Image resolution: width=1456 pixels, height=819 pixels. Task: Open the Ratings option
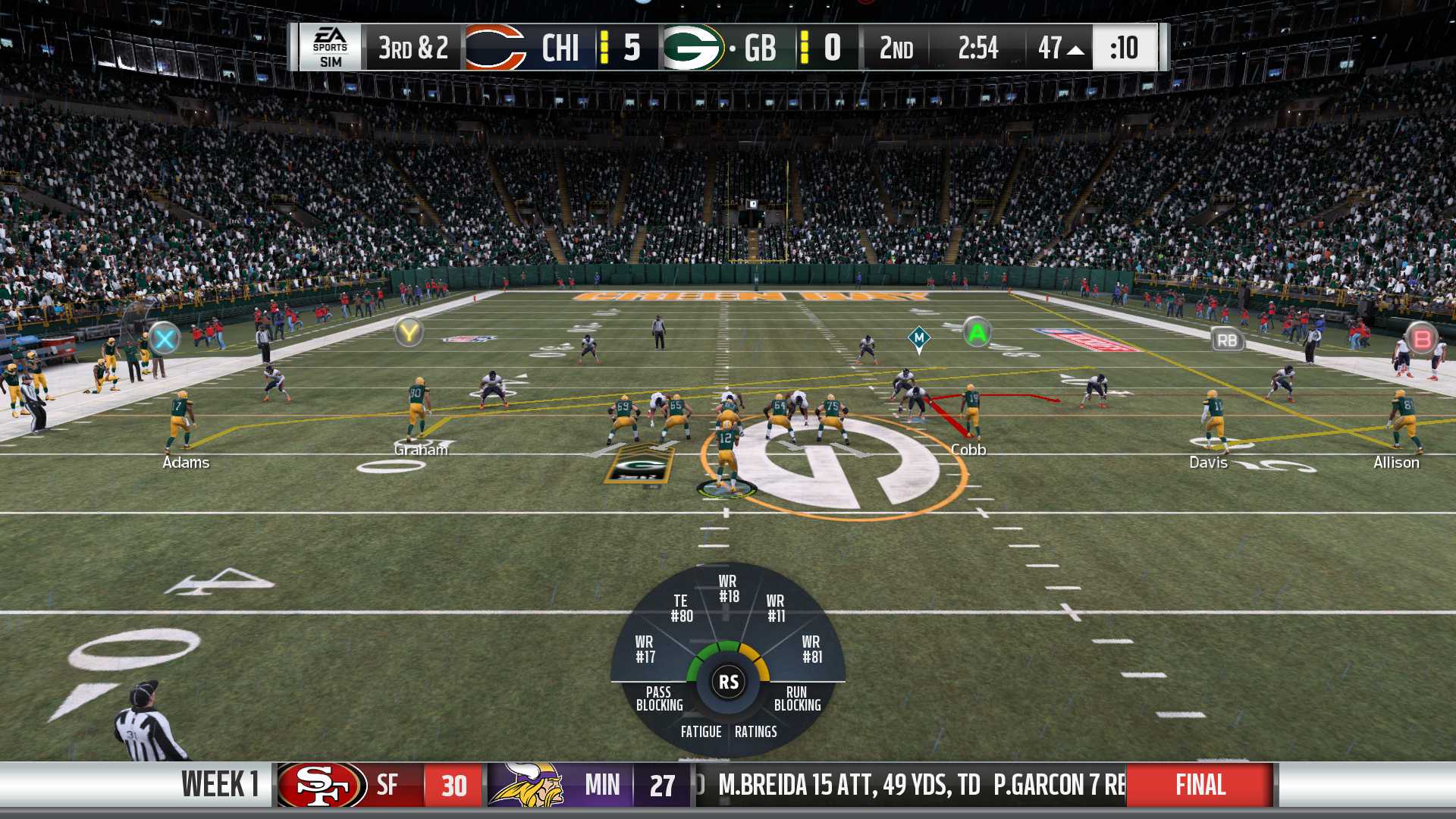756,732
